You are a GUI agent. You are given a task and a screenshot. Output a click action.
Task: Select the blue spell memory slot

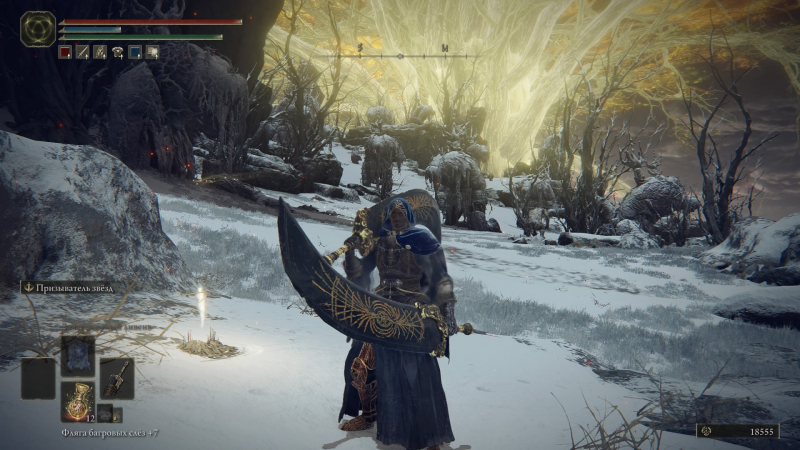77,355
